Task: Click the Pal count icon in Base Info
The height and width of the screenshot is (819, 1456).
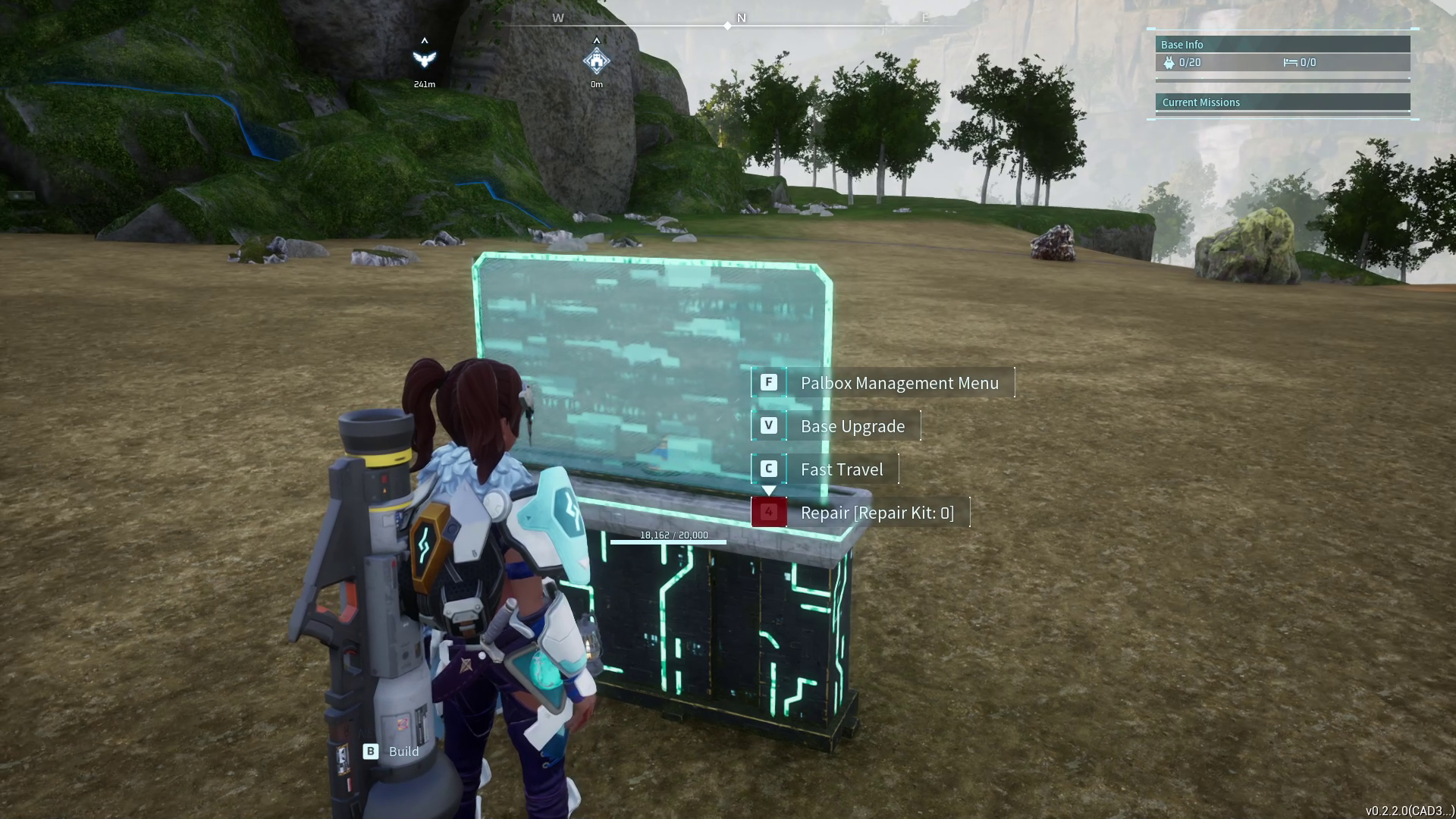Action: [1171, 63]
